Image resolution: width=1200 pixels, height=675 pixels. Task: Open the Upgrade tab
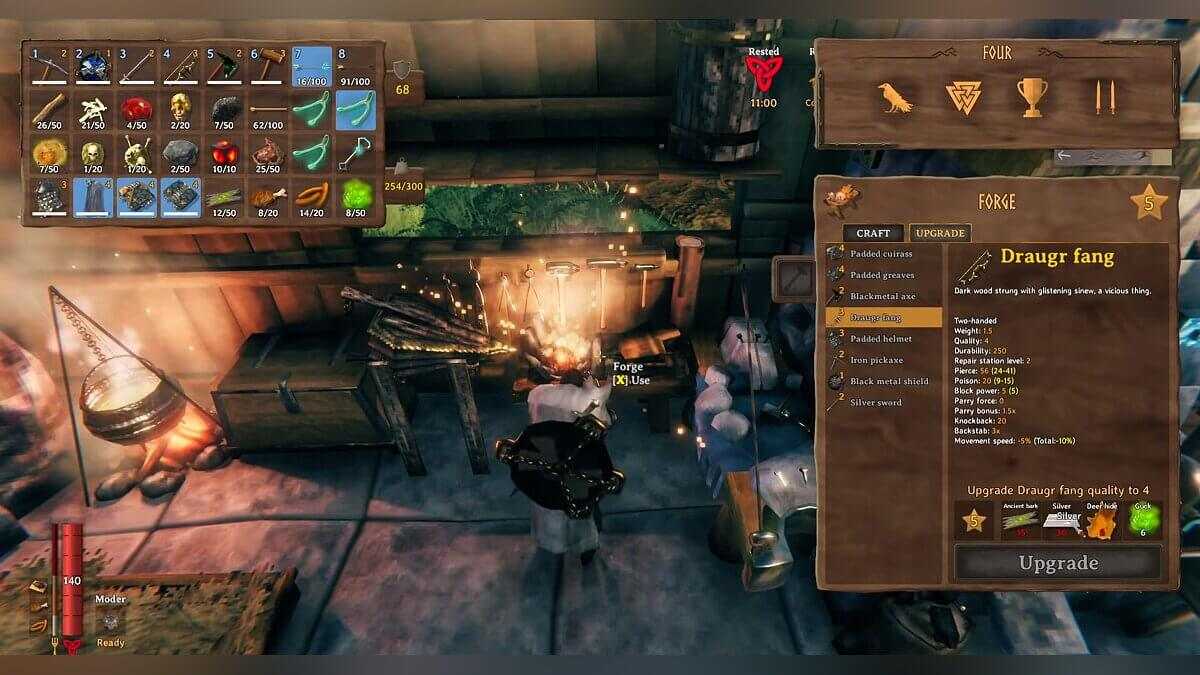(940, 233)
